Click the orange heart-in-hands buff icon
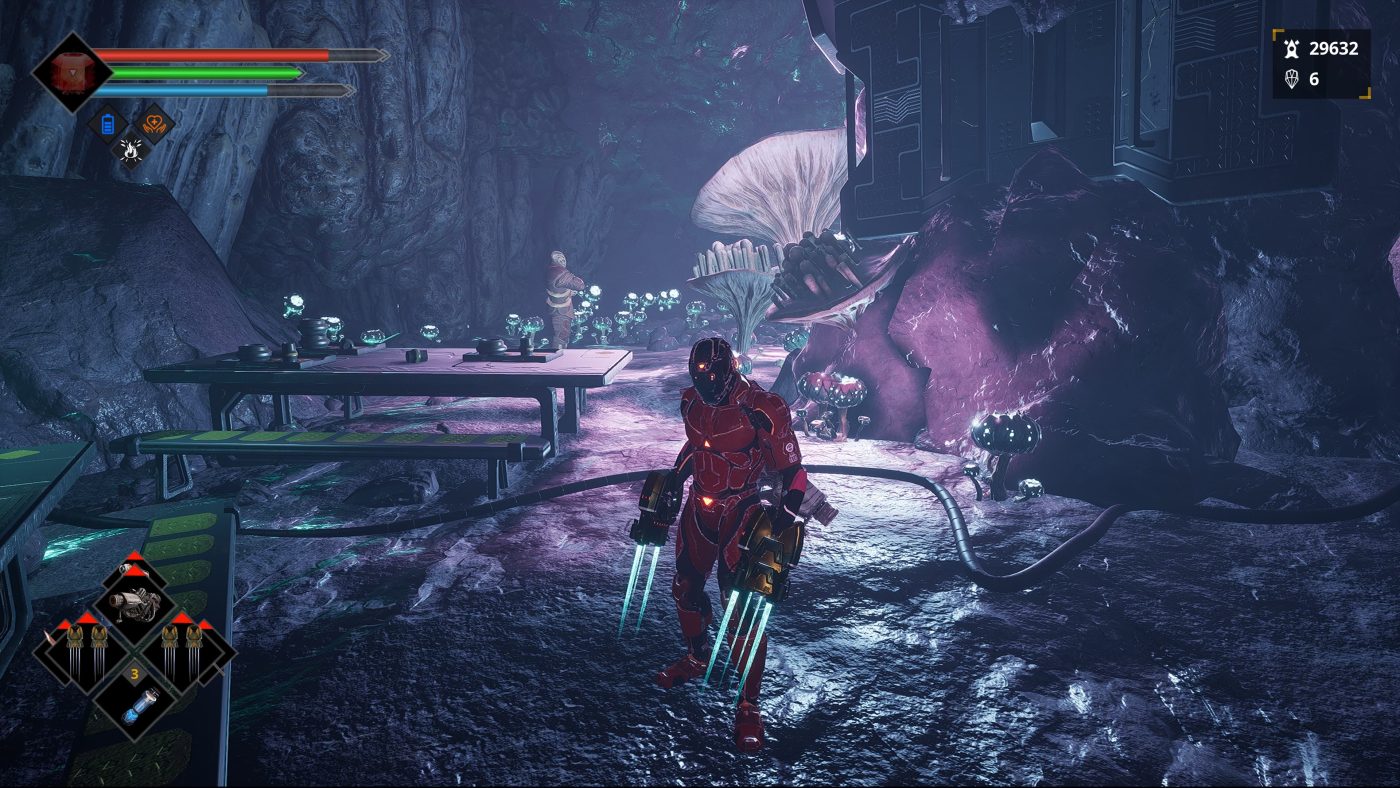 155,124
